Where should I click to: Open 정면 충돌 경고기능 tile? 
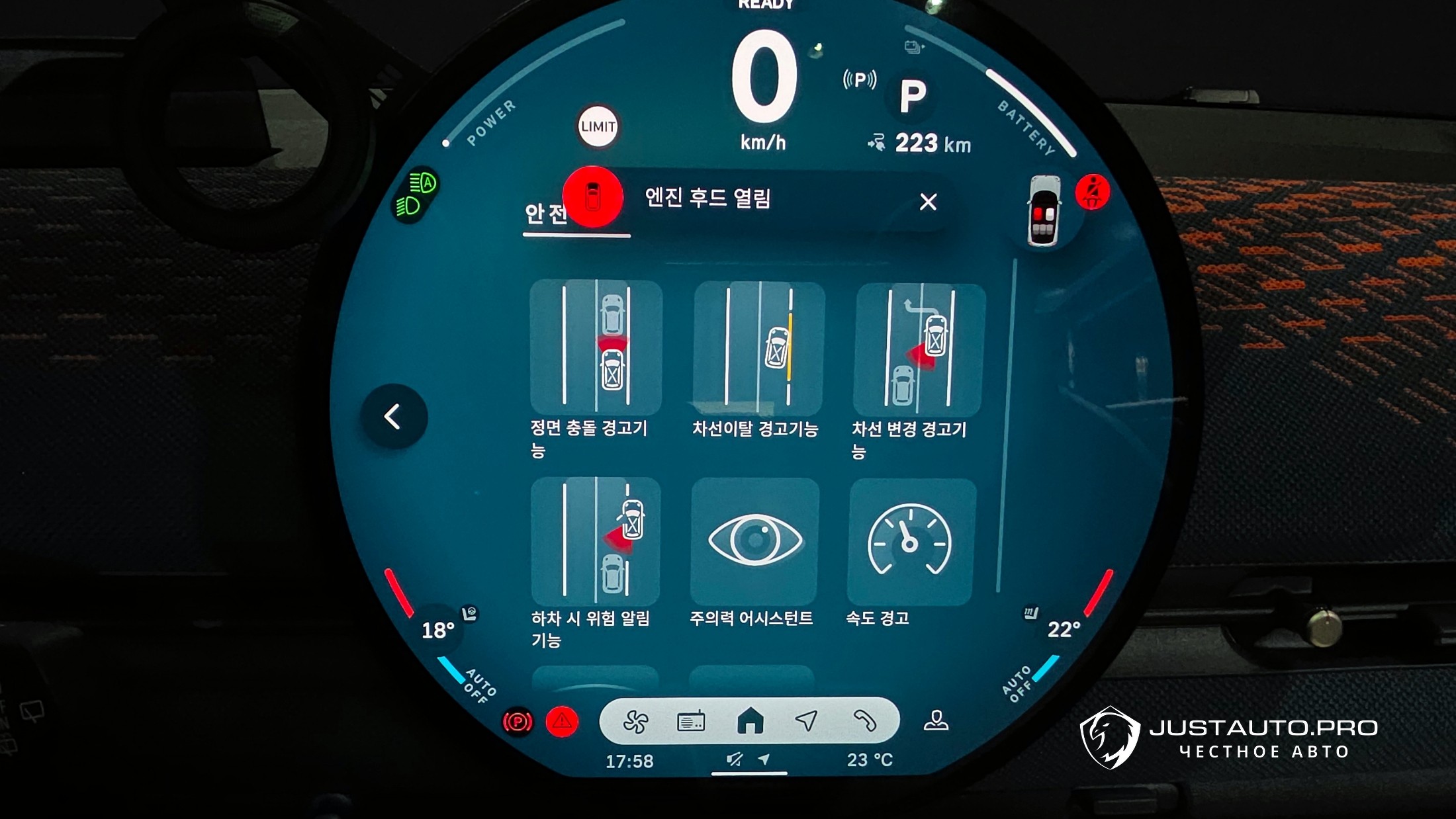coord(596,347)
